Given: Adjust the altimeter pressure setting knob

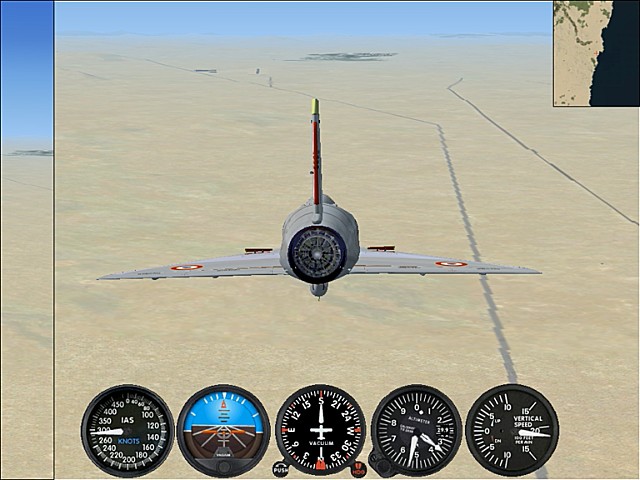Looking at the screenshot, I should tap(378, 463).
